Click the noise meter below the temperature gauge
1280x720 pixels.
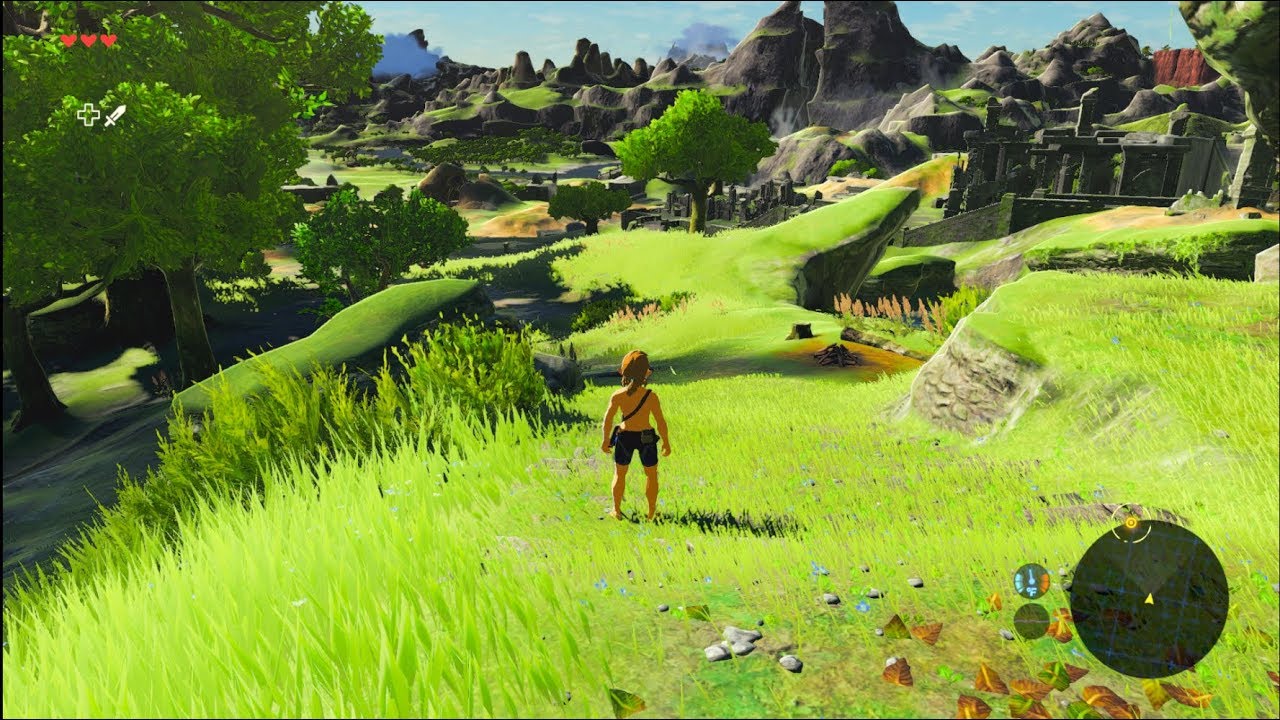(1031, 622)
